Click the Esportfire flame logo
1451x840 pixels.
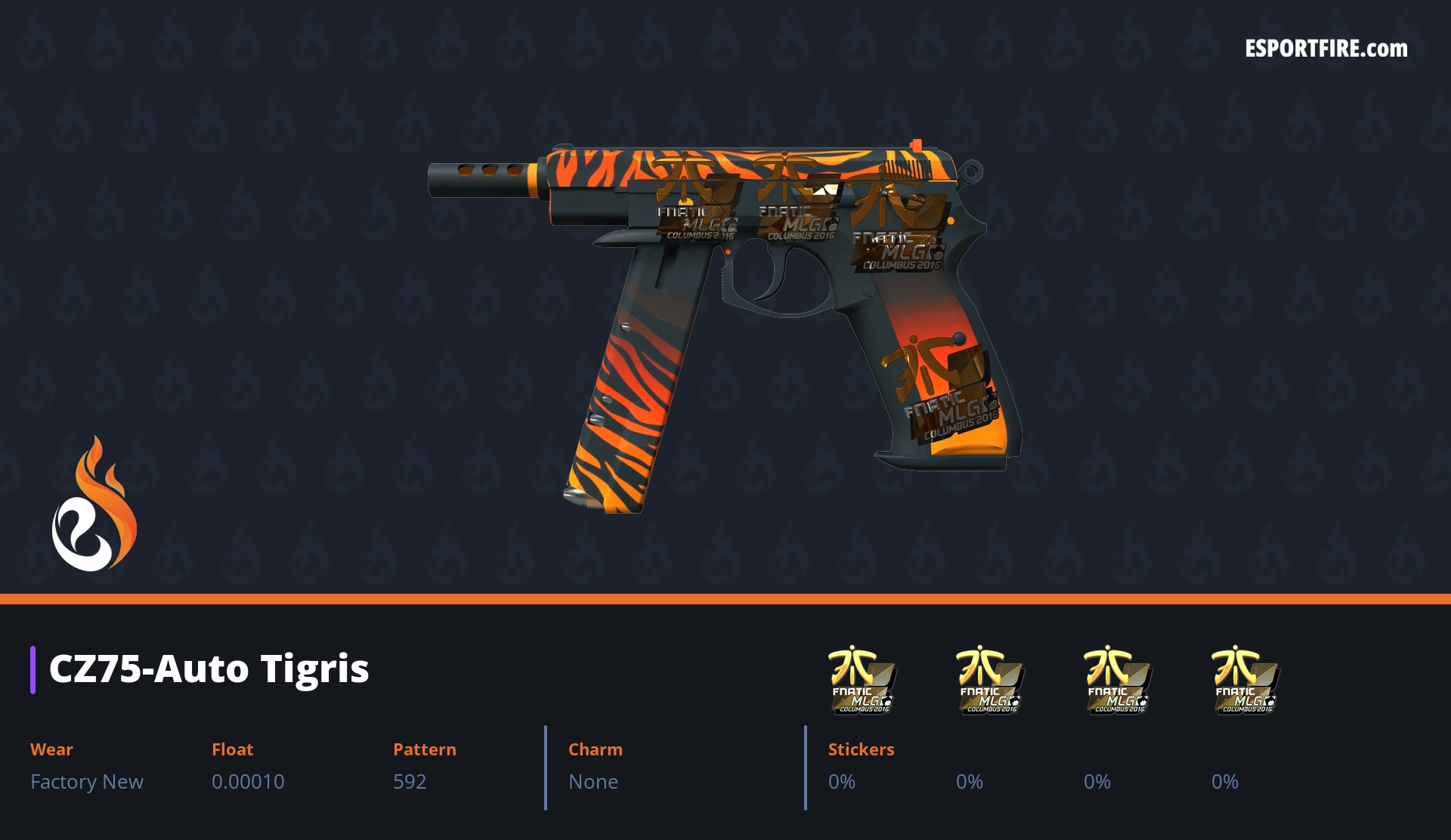click(x=94, y=505)
